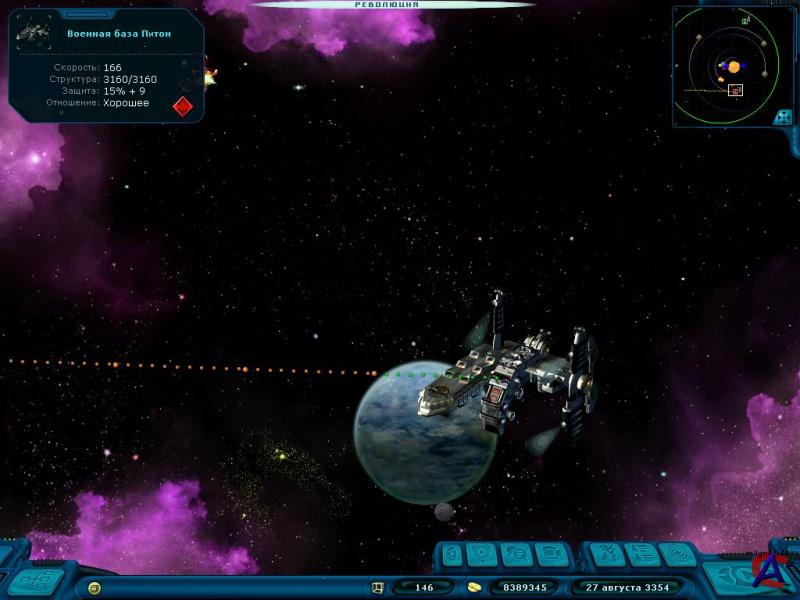
Task: Click the left arrow toolbar button
Action: pyautogui.click(x=453, y=554)
